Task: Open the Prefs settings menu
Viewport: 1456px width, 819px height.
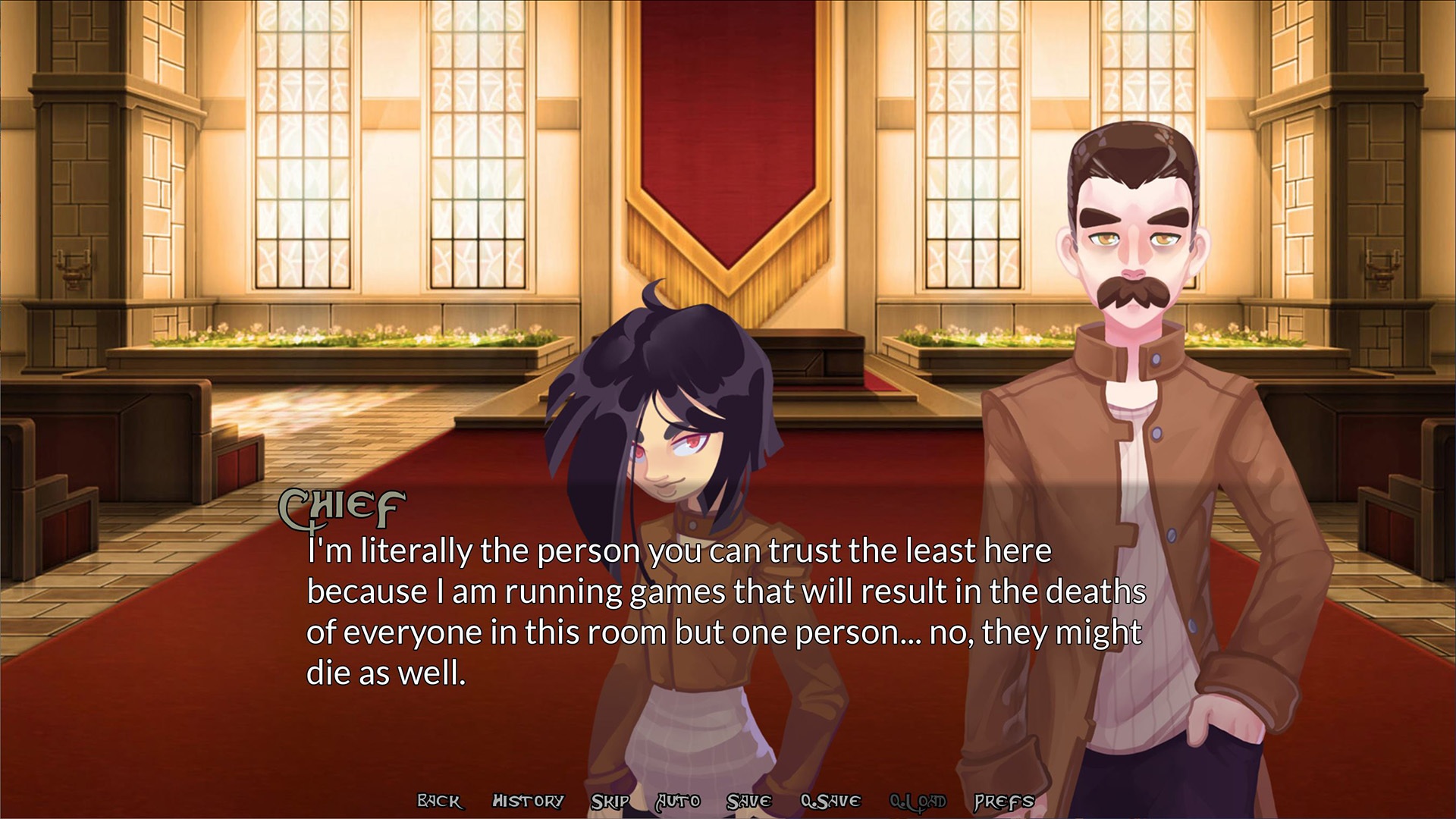Action: 1004,801
